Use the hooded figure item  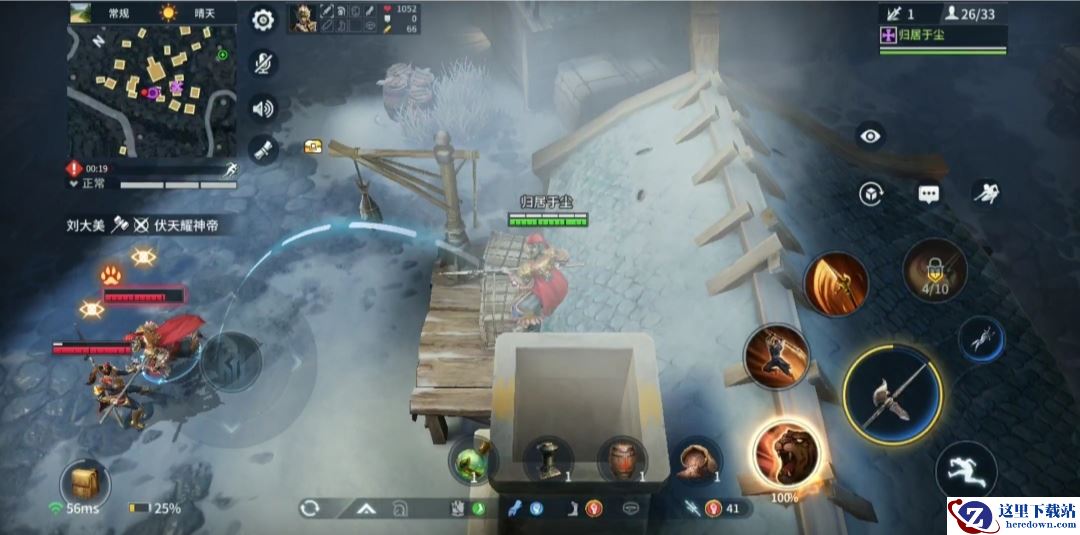click(x=696, y=460)
